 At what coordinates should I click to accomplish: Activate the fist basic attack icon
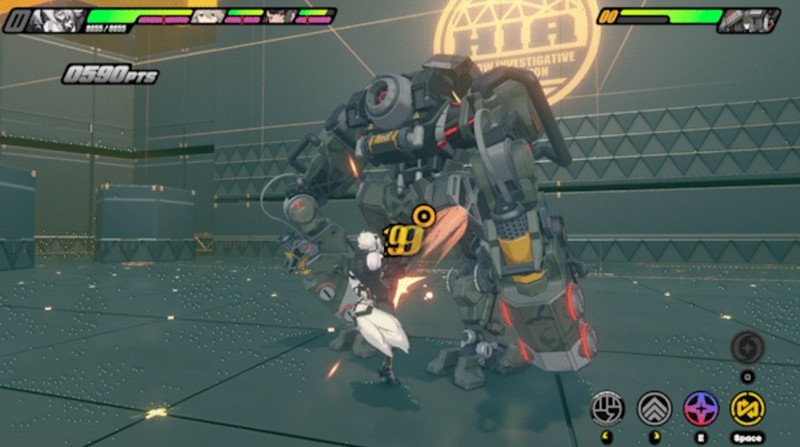tap(609, 408)
